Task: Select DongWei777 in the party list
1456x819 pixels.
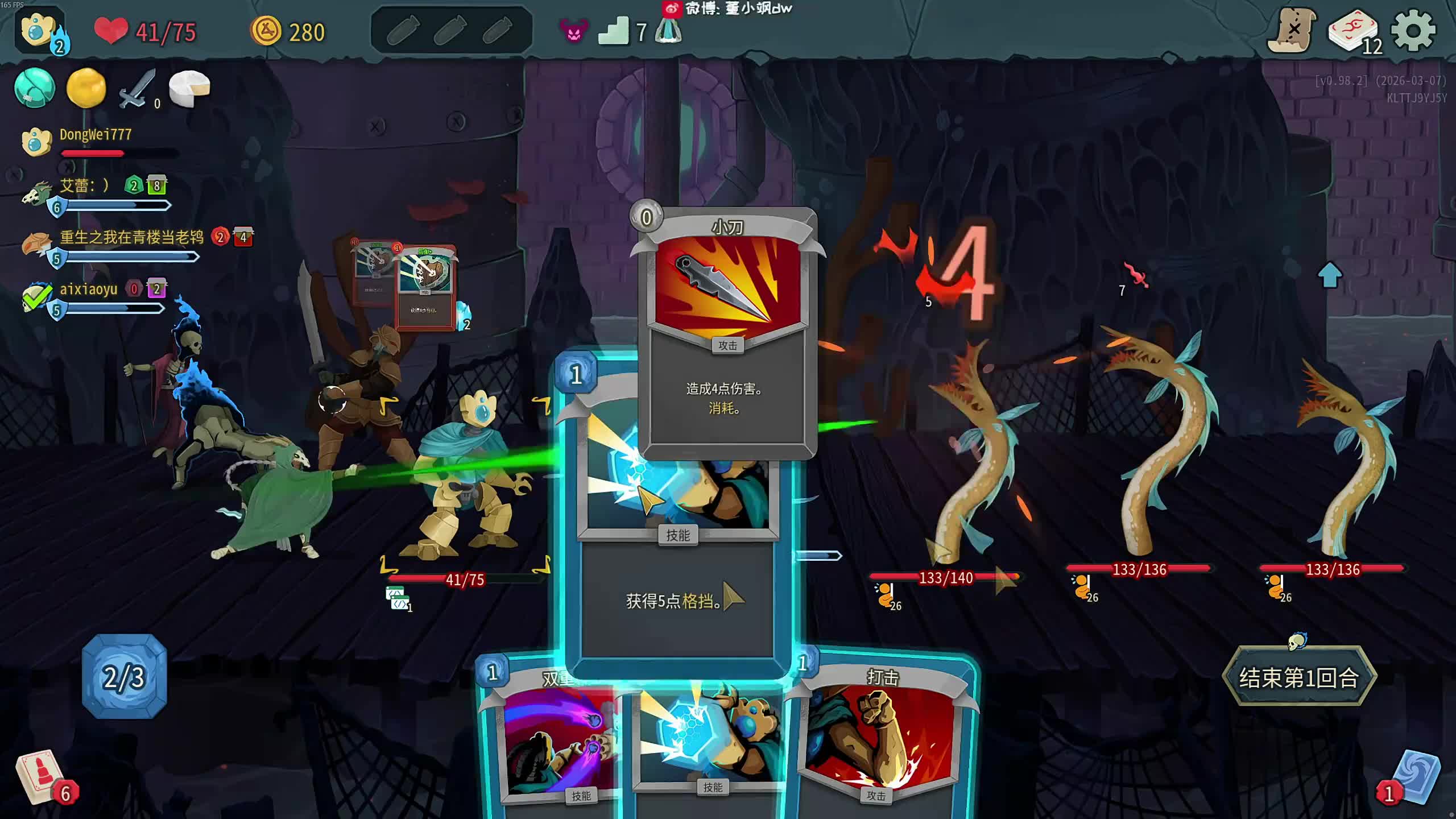Action: [x=95, y=135]
